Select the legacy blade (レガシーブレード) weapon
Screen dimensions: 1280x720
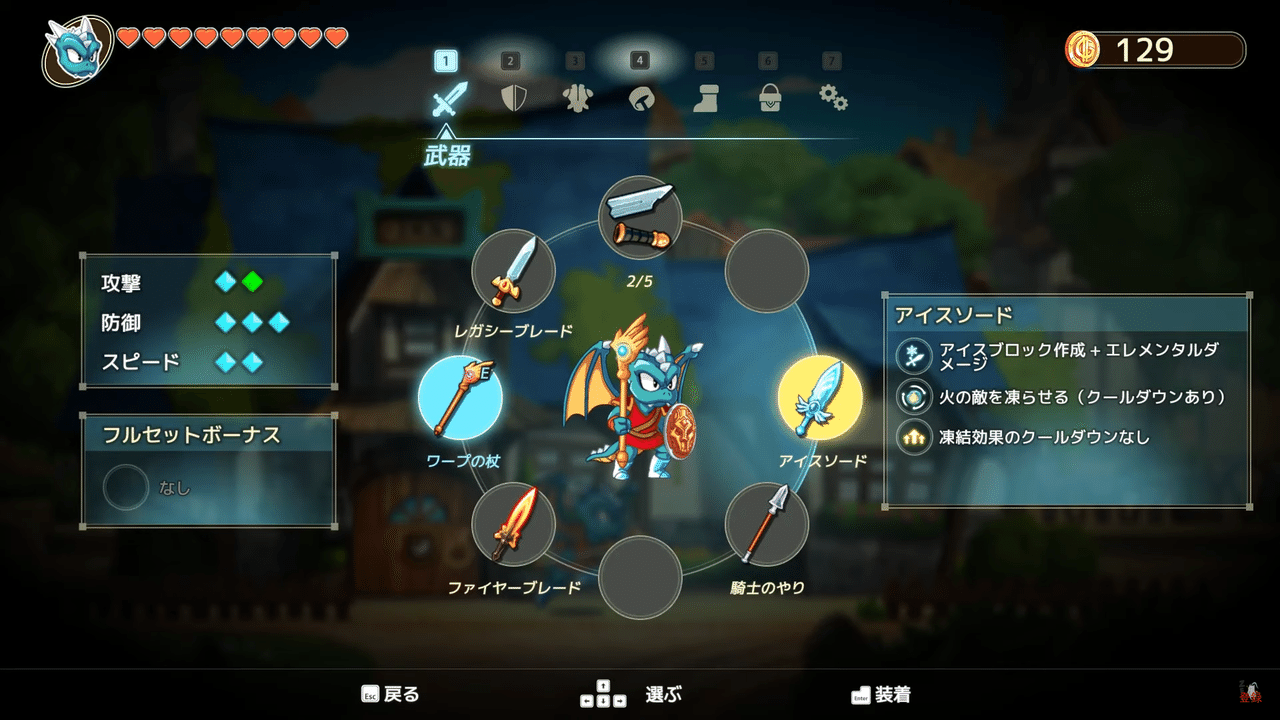[x=513, y=272]
